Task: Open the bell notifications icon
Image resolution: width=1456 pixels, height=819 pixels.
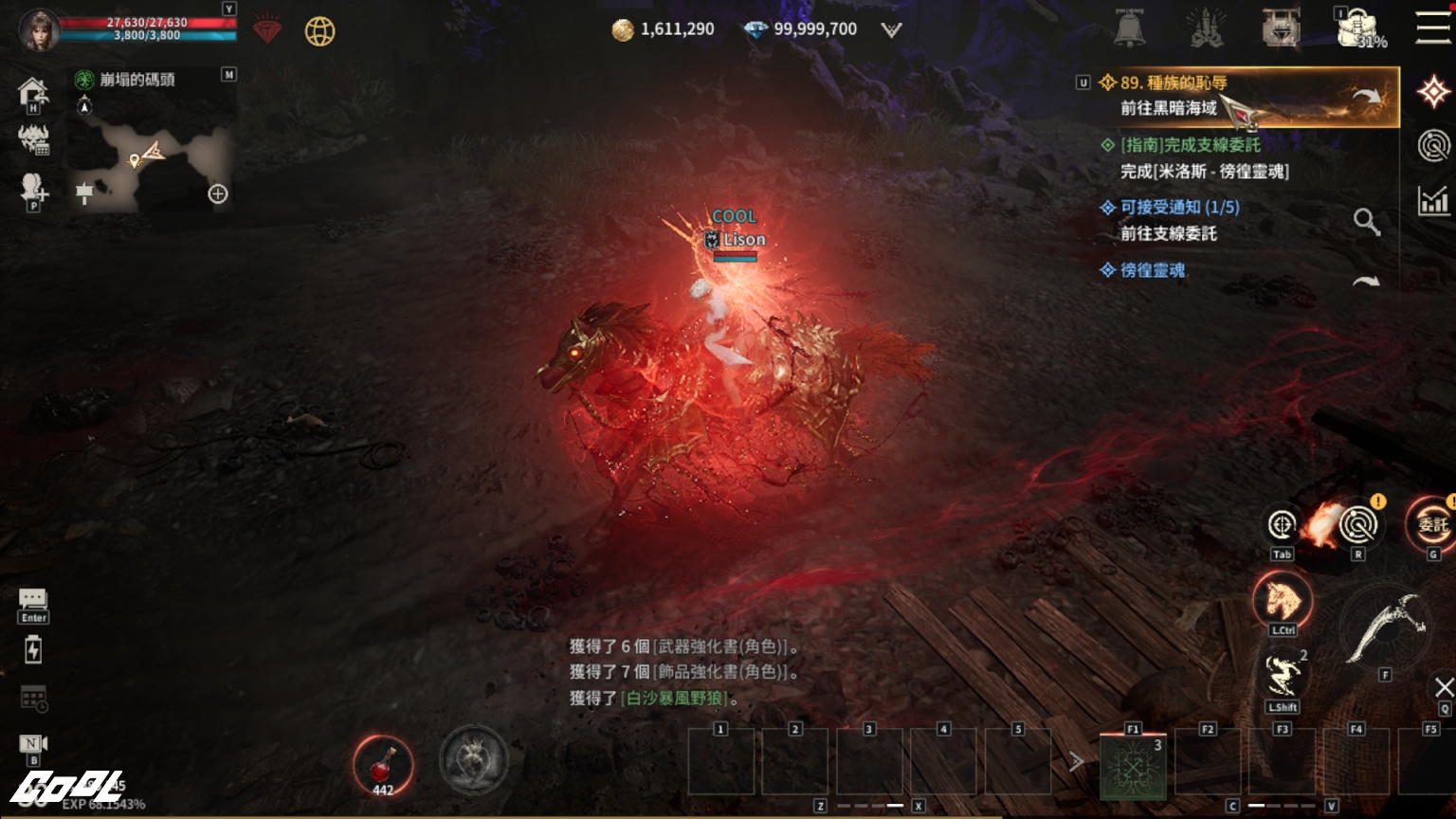Action: pyautogui.click(x=1129, y=29)
